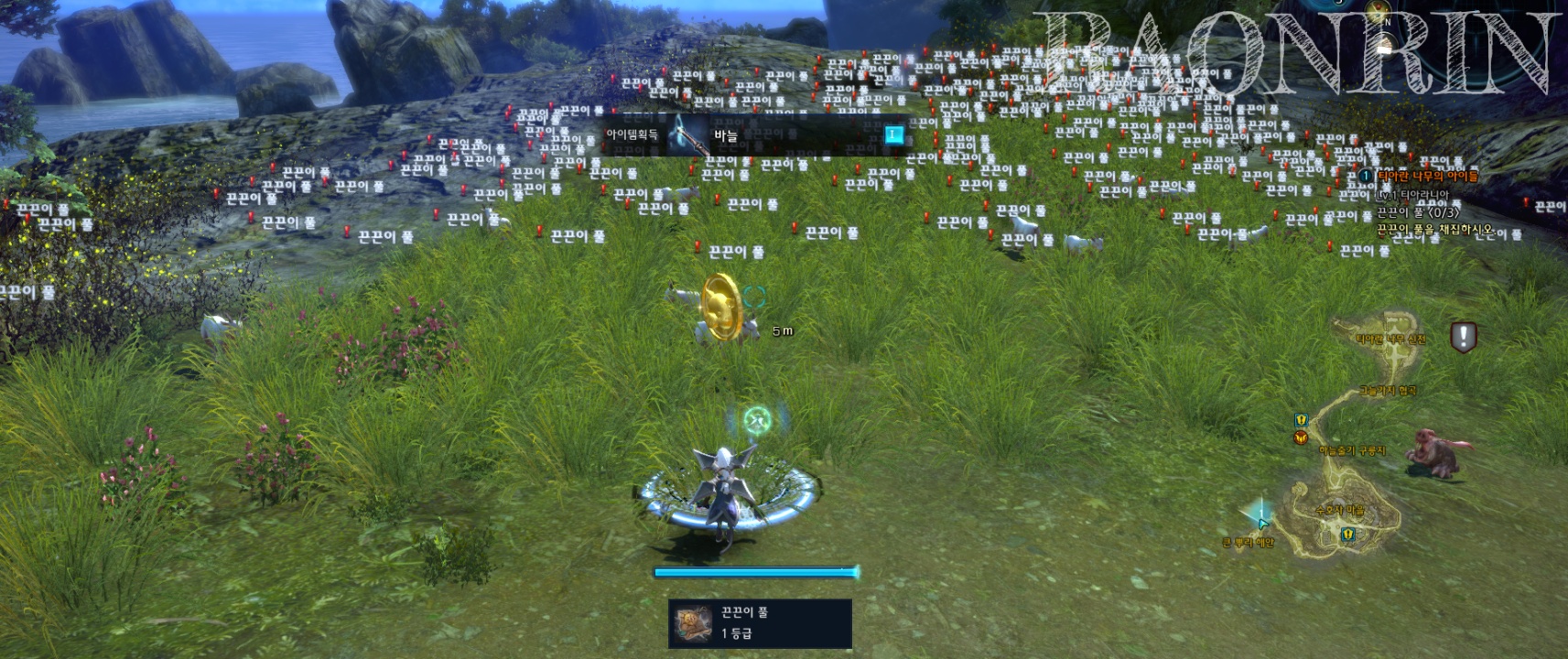Click the shield exclamation quest alert icon
The image size is (1568, 659).
coord(1463,337)
